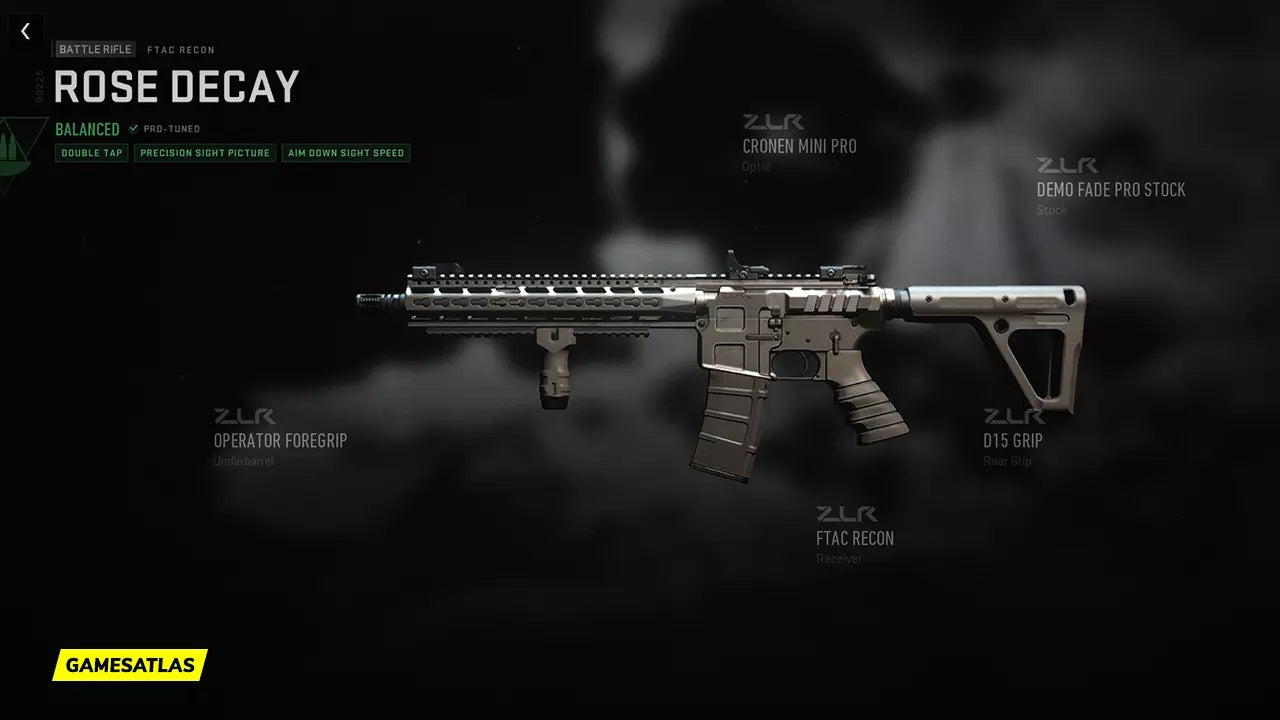Open the Operator Foregrip underbarrel slot
This screenshot has height=720, width=1280.
(280, 441)
